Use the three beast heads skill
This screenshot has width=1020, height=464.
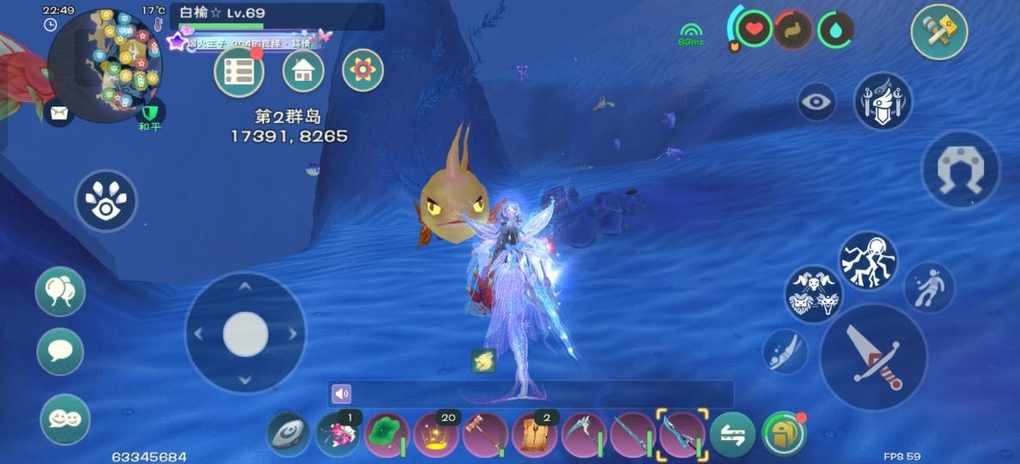click(x=813, y=294)
